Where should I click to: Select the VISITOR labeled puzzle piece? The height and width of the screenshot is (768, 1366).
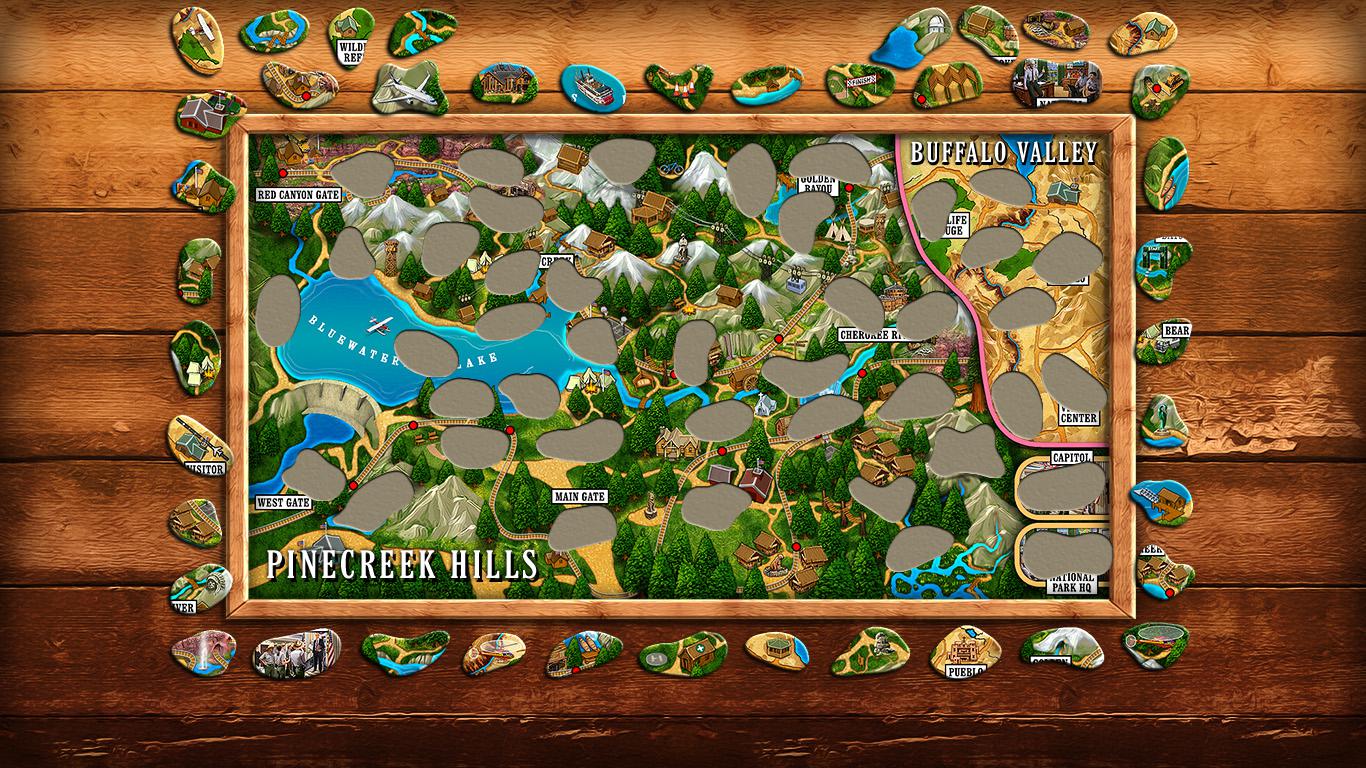pos(197,446)
